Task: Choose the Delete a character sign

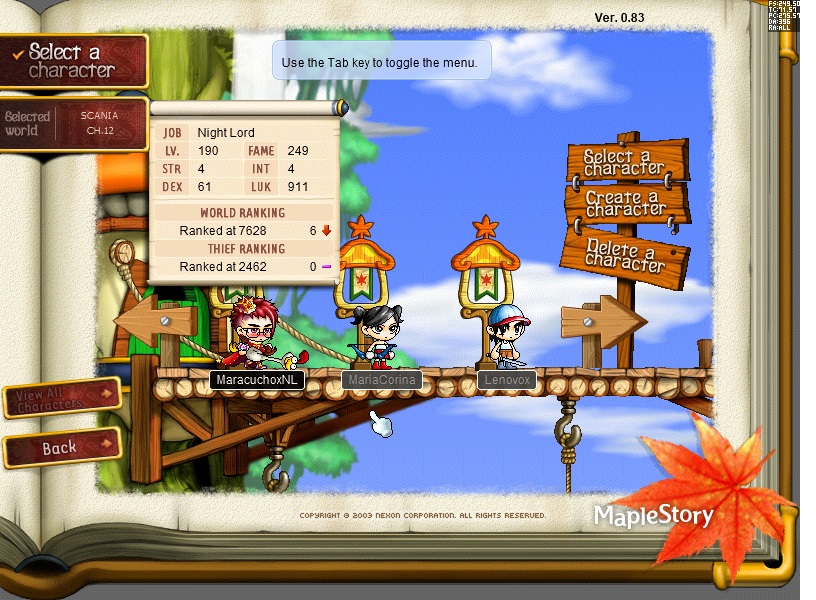Action: 626,251
